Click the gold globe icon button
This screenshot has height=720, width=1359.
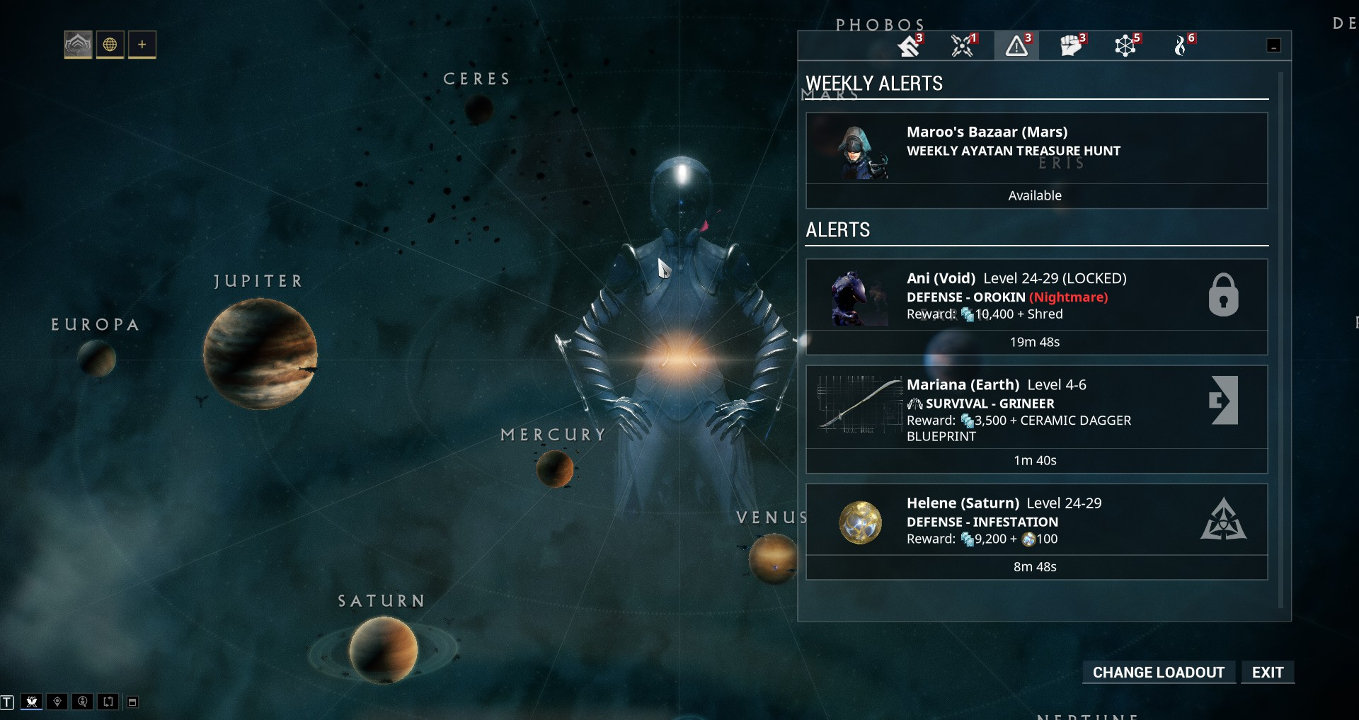(x=110, y=44)
